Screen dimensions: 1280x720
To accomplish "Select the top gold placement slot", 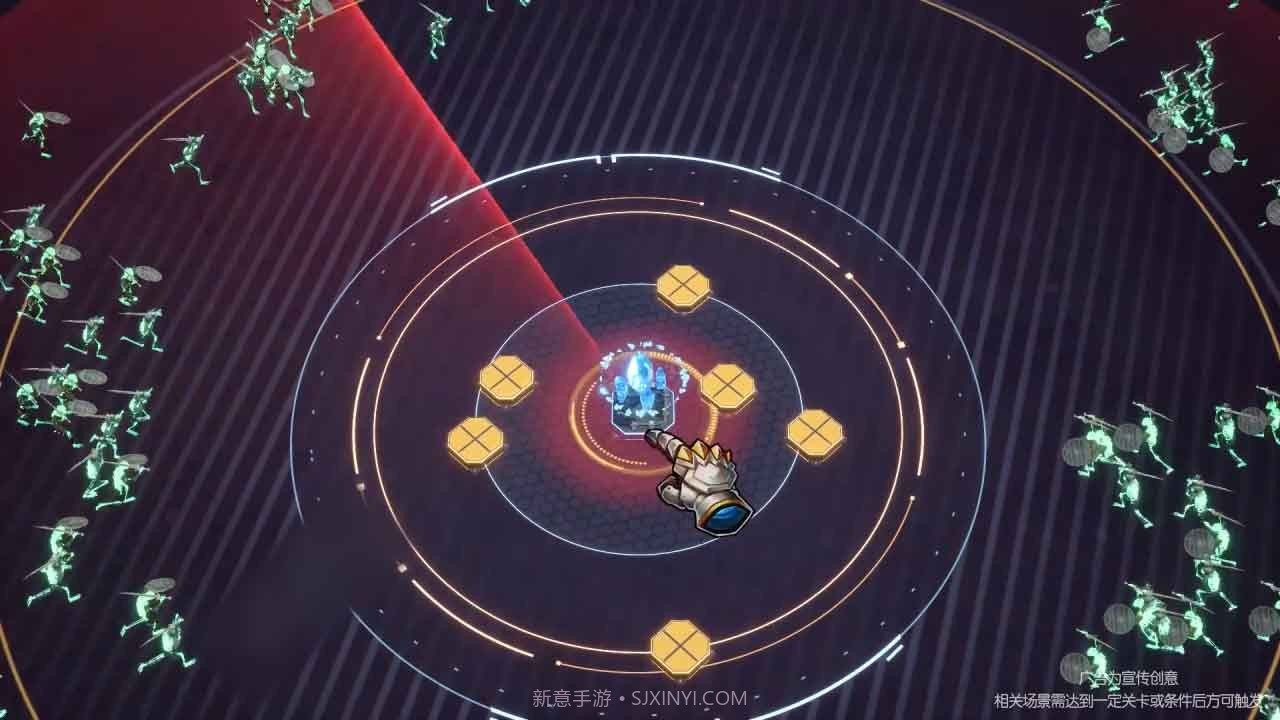I will coord(683,286).
